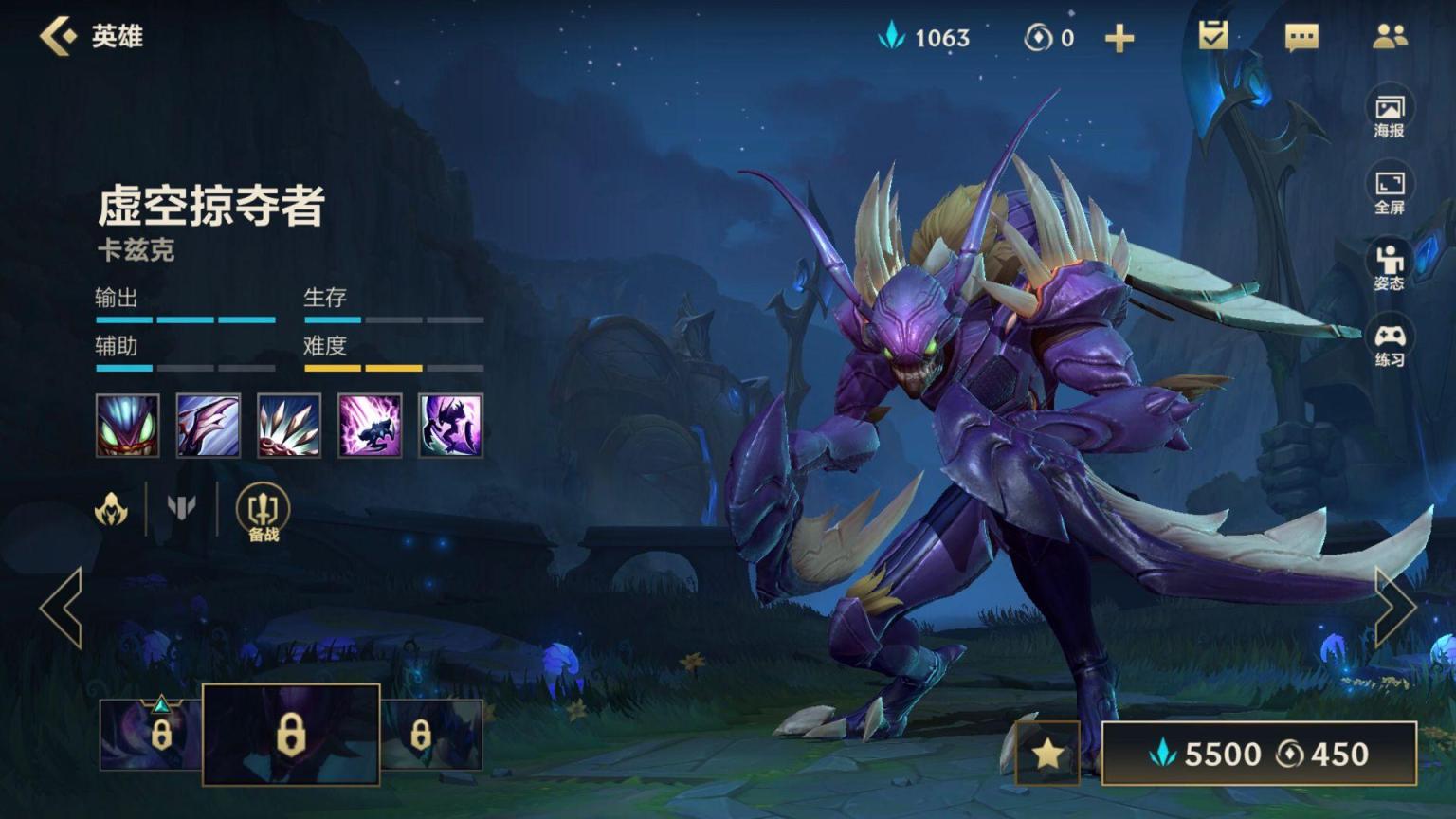Select the purple leap ability icon

click(370, 426)
